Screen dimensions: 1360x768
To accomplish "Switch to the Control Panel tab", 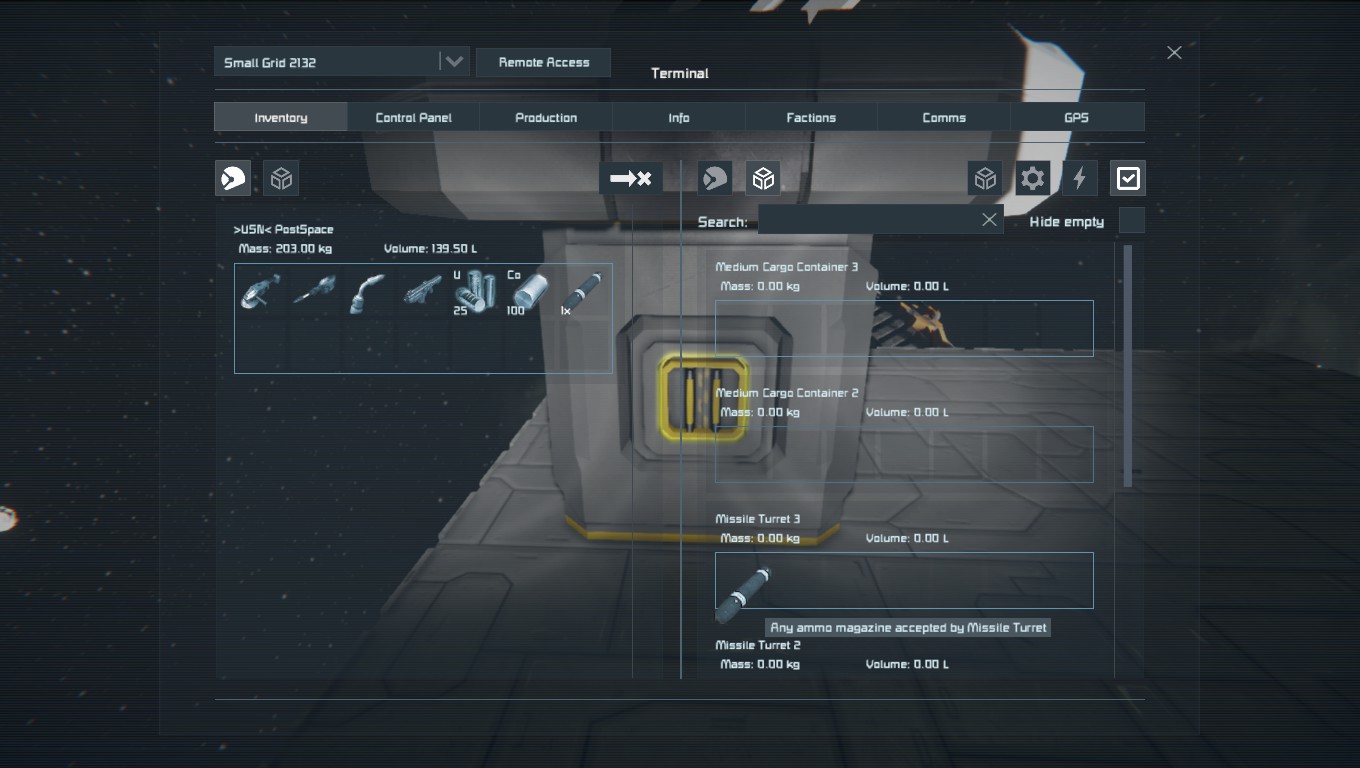I will [413, 117].
